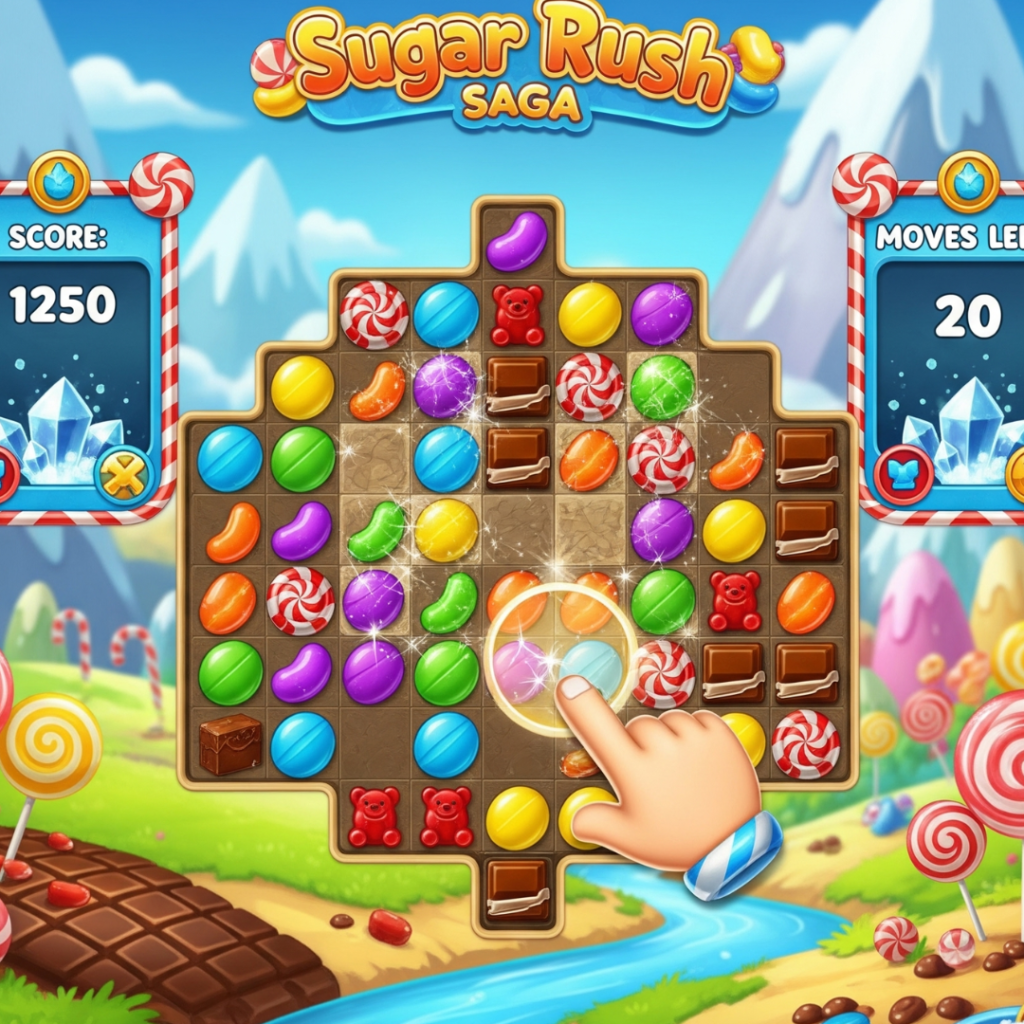Click the yellow X button on Score panel
This screenshot has width=1024, height=1024.
click(123, 475)
